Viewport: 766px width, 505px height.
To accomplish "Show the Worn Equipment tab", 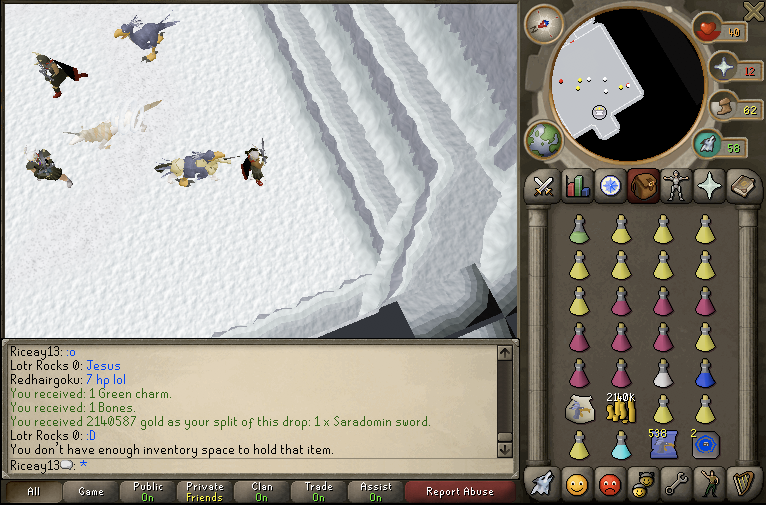I will (678, 185).
